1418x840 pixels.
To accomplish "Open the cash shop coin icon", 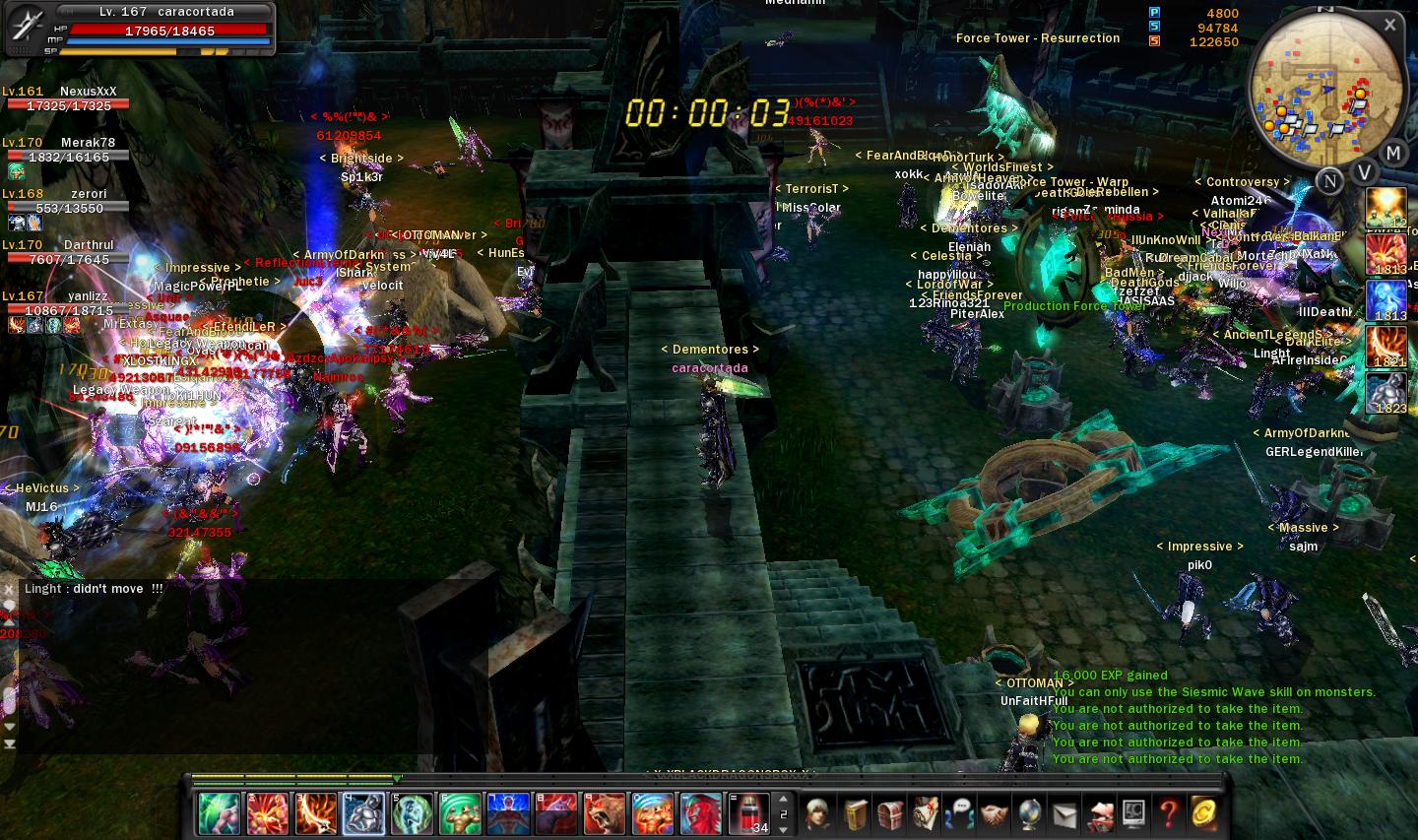I will coord(1201,813).
